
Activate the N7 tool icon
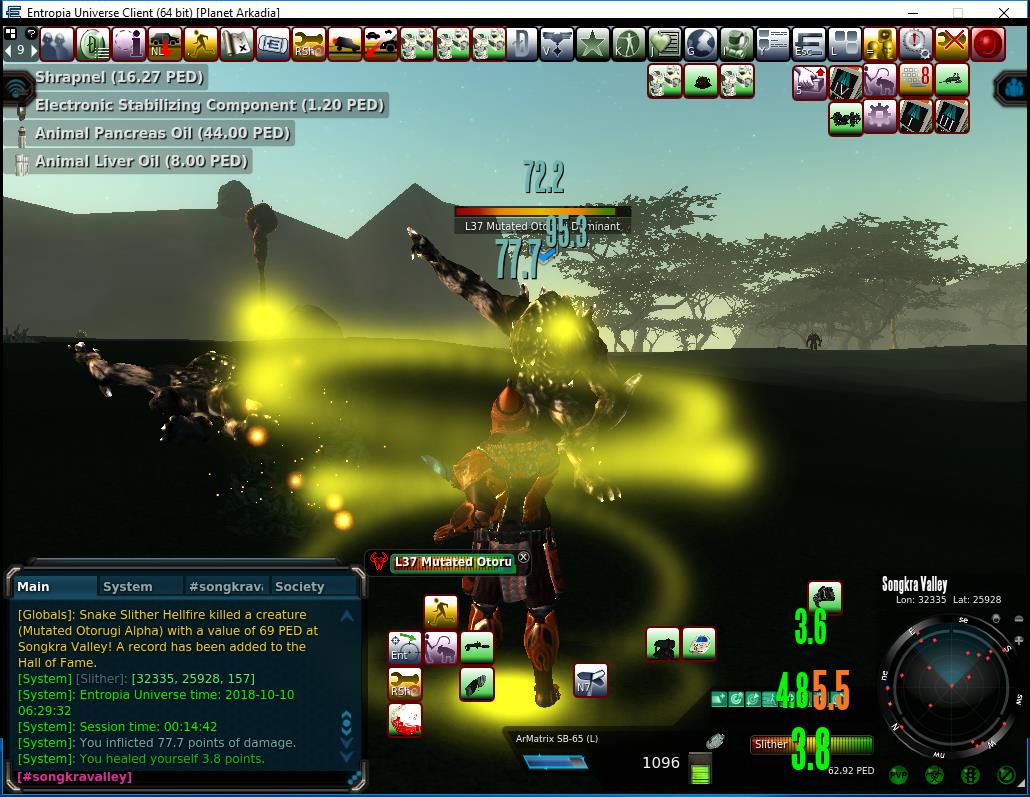[x=590, y=681]
